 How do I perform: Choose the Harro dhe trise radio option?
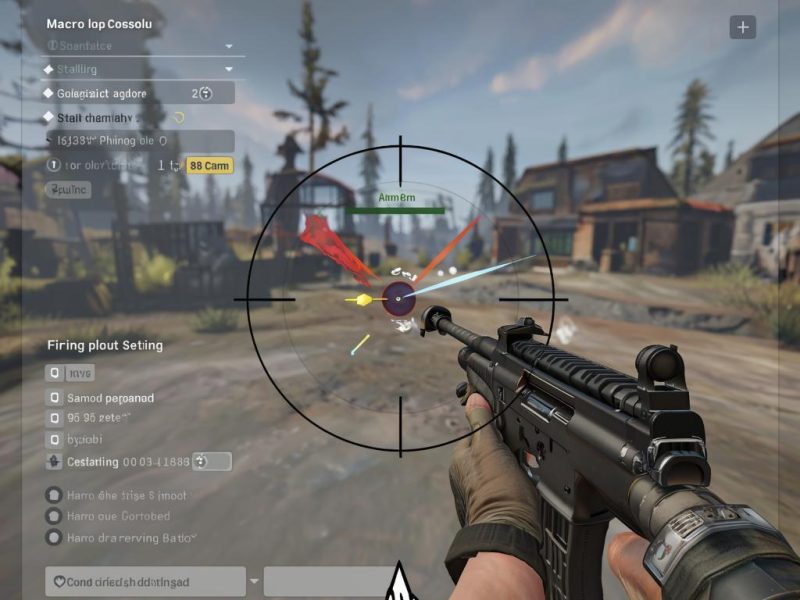point(54,495)
